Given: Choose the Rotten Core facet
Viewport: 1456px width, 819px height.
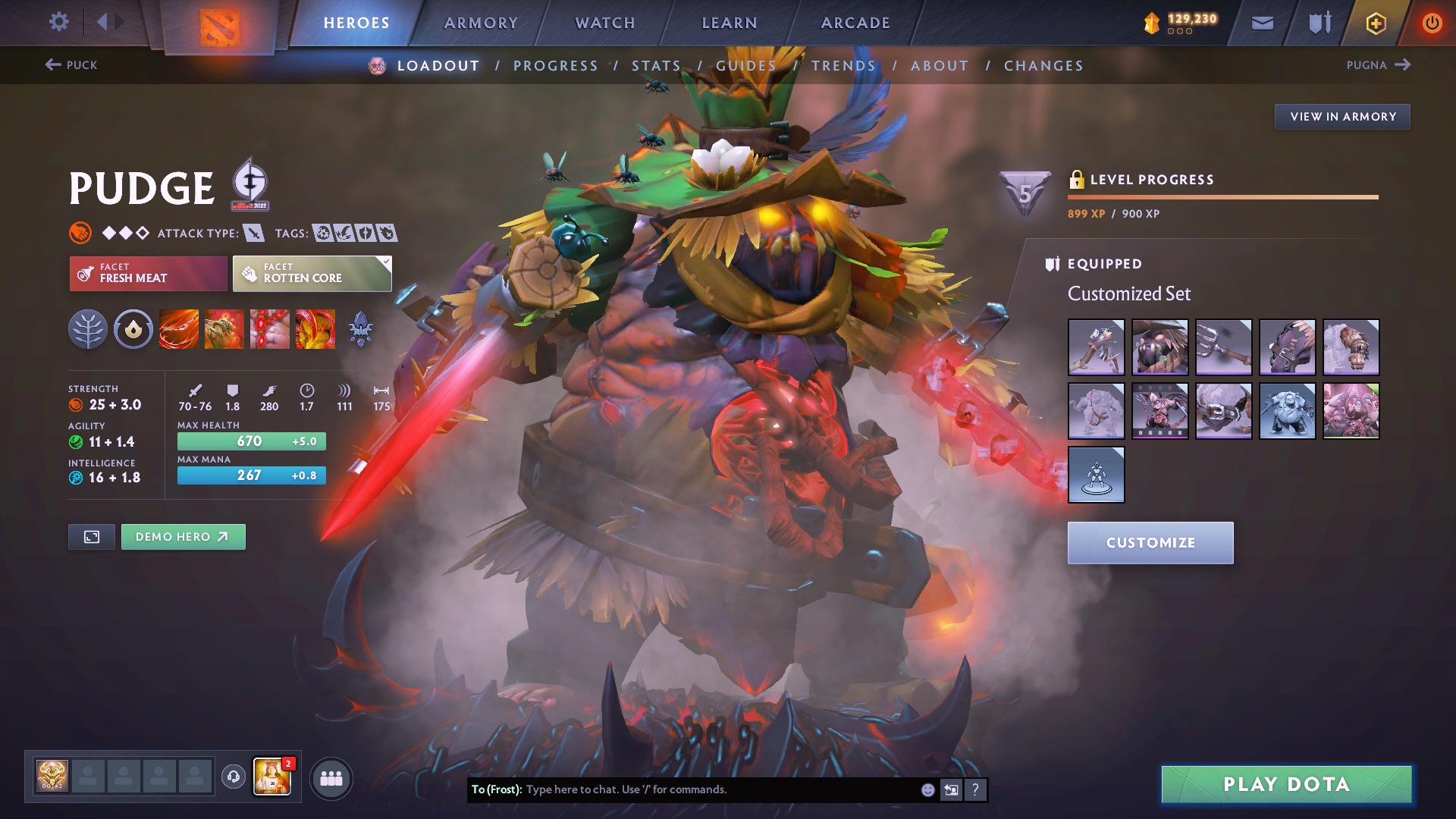Looking at the screenshot, I should 312,273.
